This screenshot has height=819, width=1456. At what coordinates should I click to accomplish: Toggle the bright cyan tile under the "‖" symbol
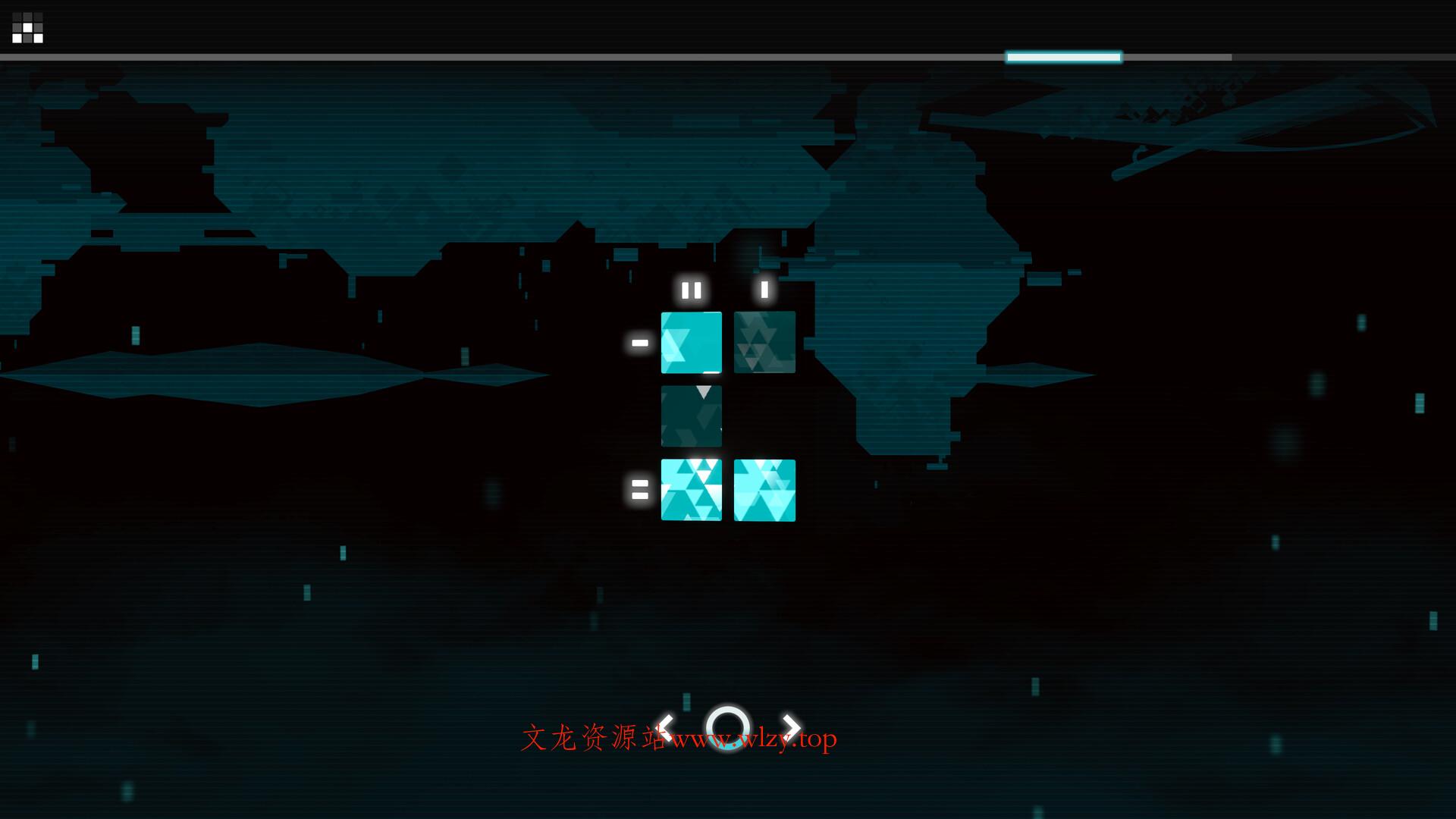(692, 343)
